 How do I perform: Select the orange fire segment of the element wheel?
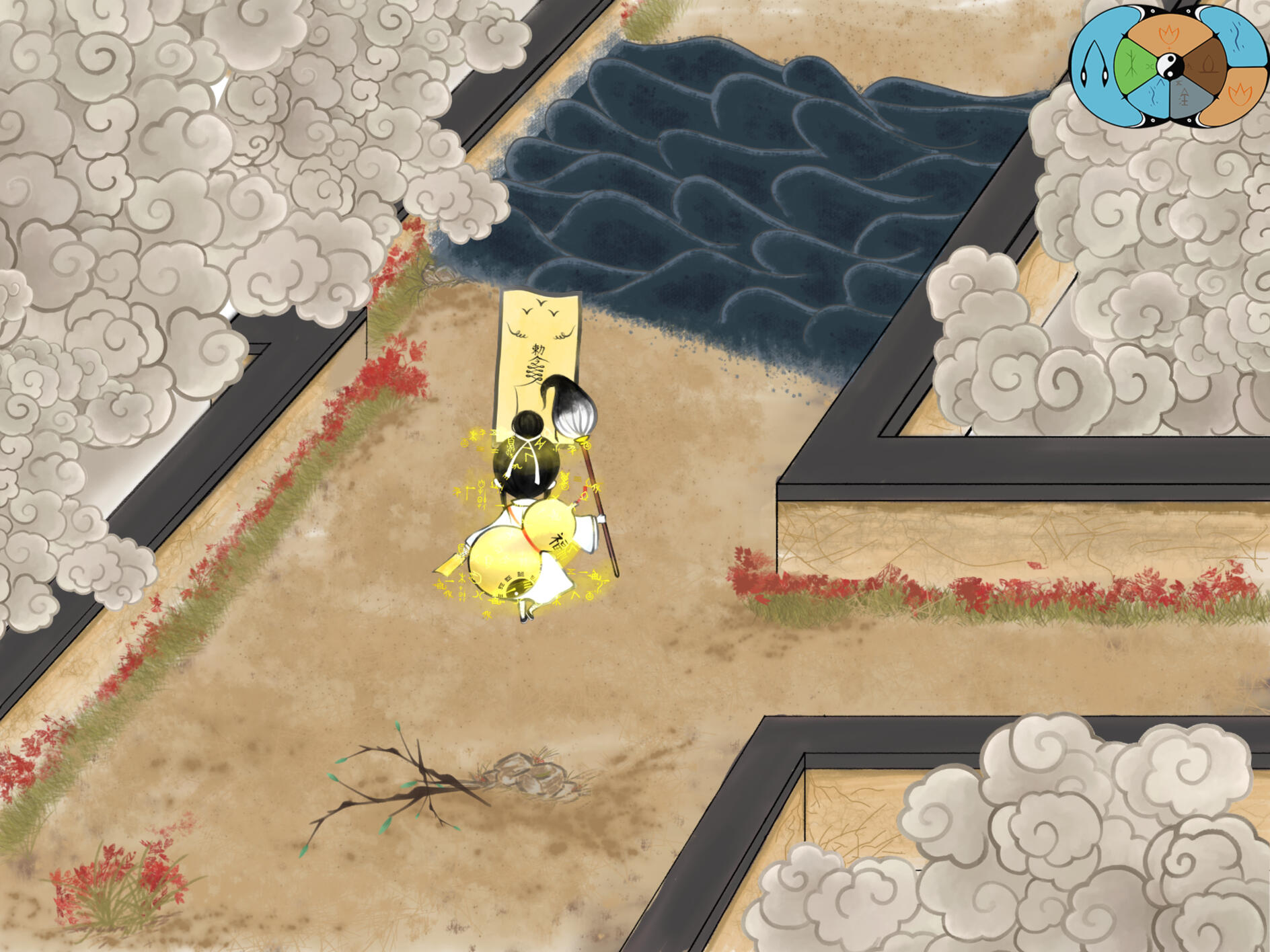(1168, 35)
